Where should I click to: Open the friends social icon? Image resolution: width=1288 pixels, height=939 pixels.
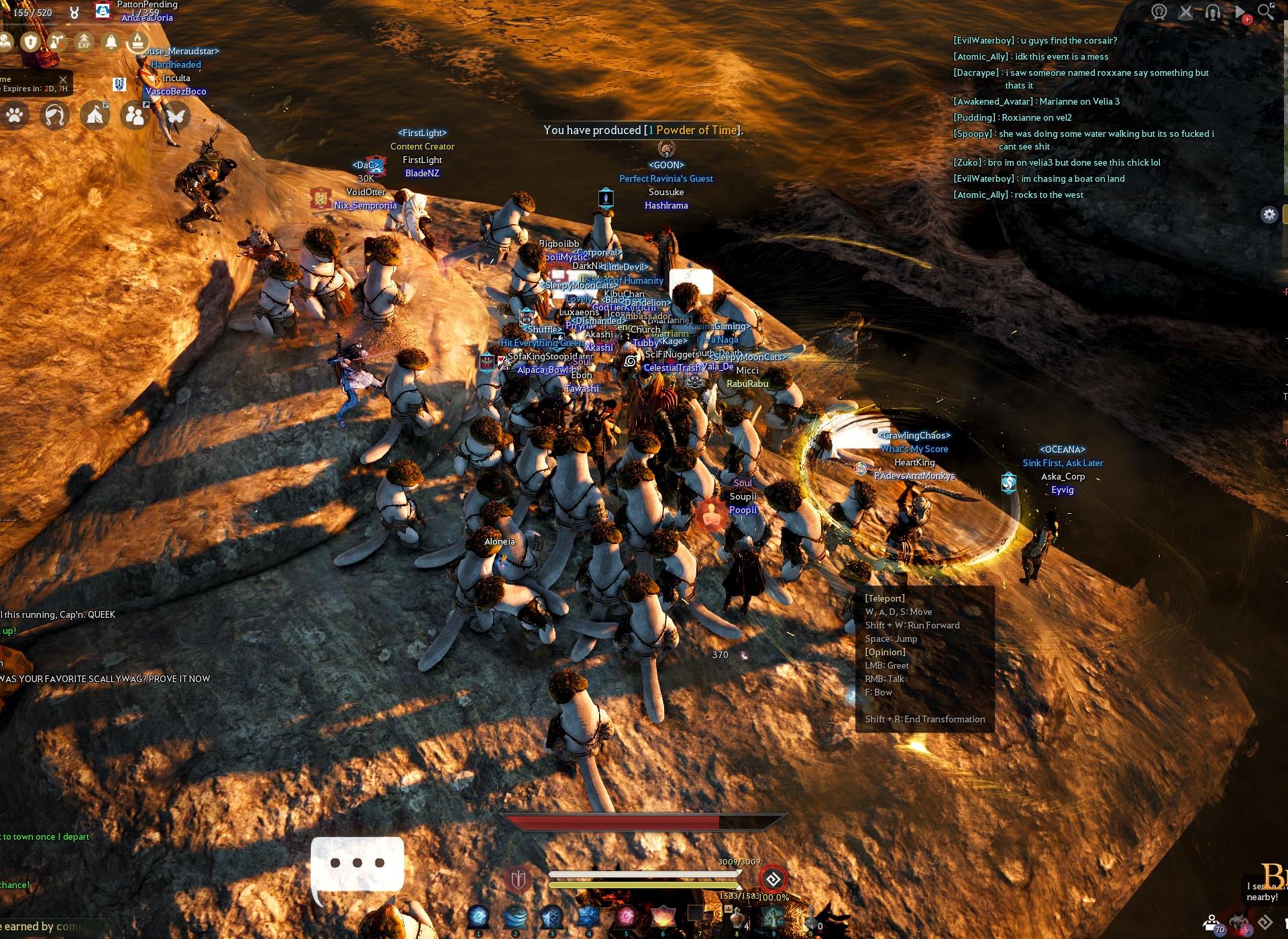[x=136, y=117]
